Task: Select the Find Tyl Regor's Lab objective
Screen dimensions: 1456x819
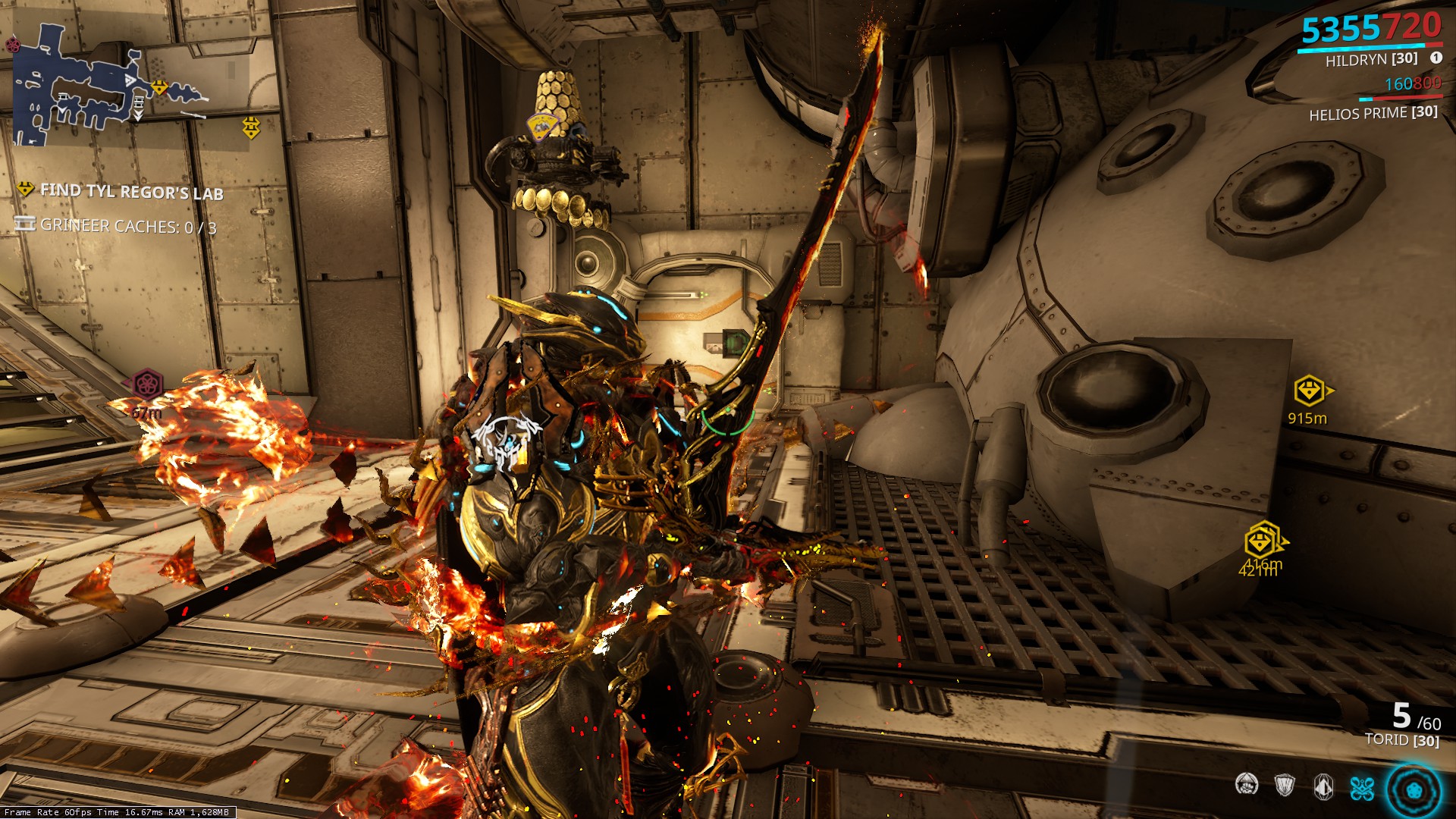Action: [x=131, y=191]
